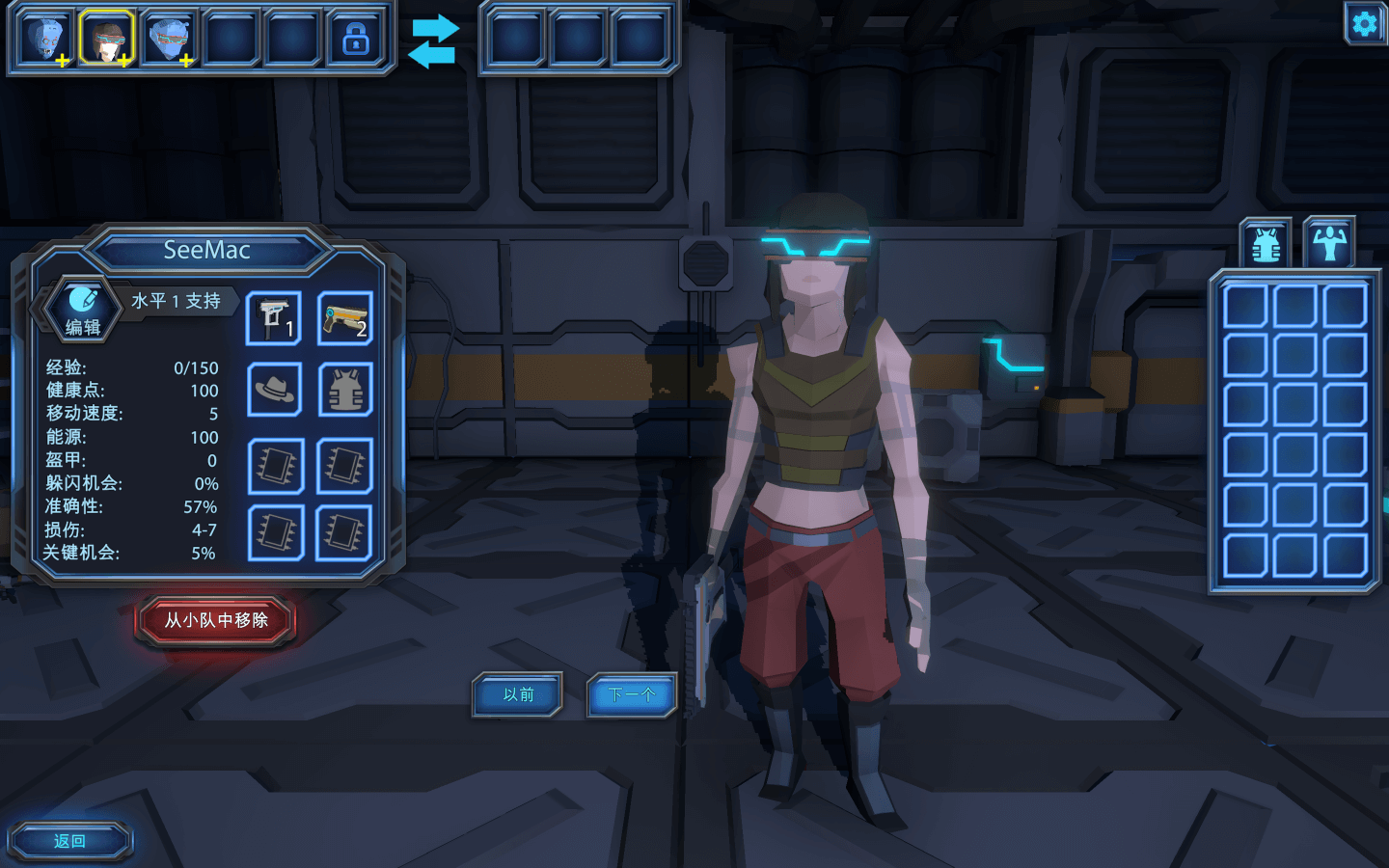Select the blue alien with antennae portrait
Viewport: 1389px width, 868px height.
click(45, 39)
